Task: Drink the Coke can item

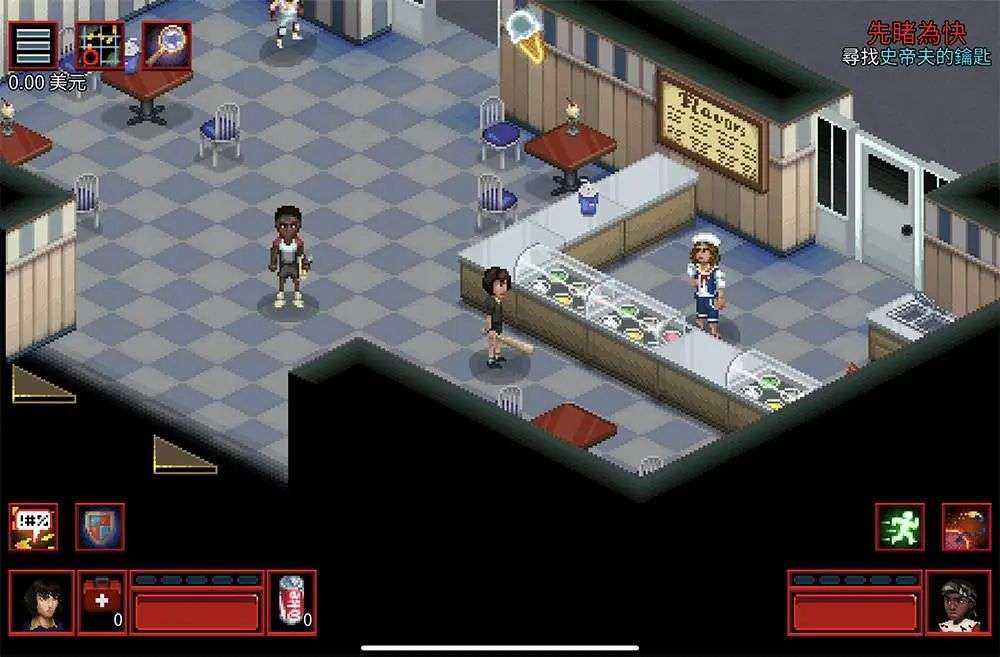Action: tap(292, 602)
